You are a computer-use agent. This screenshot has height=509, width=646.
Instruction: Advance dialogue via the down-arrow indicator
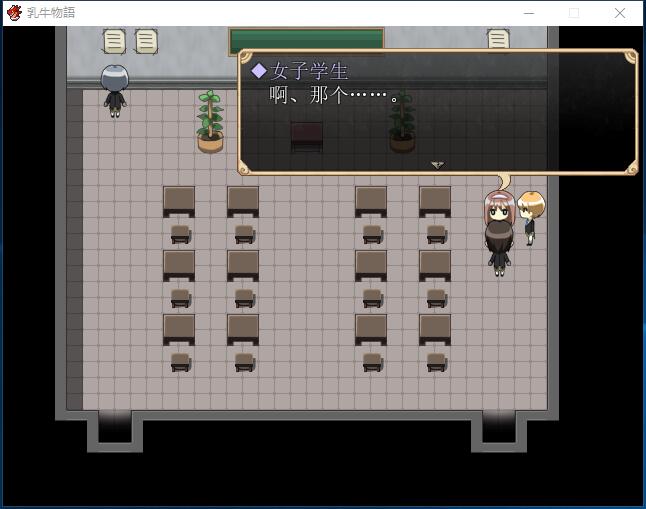click(x=437, y=165)
